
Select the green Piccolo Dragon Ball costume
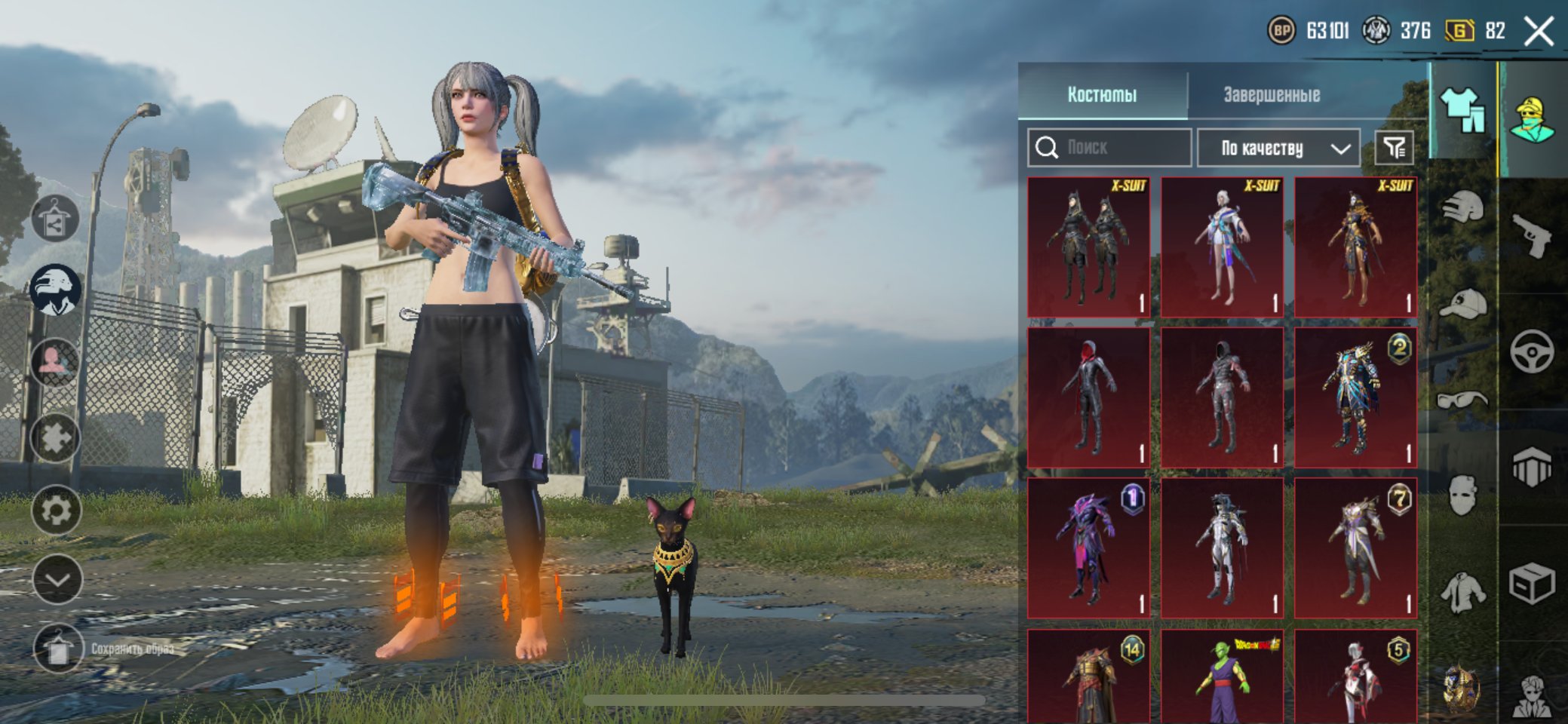point(1222,677)
